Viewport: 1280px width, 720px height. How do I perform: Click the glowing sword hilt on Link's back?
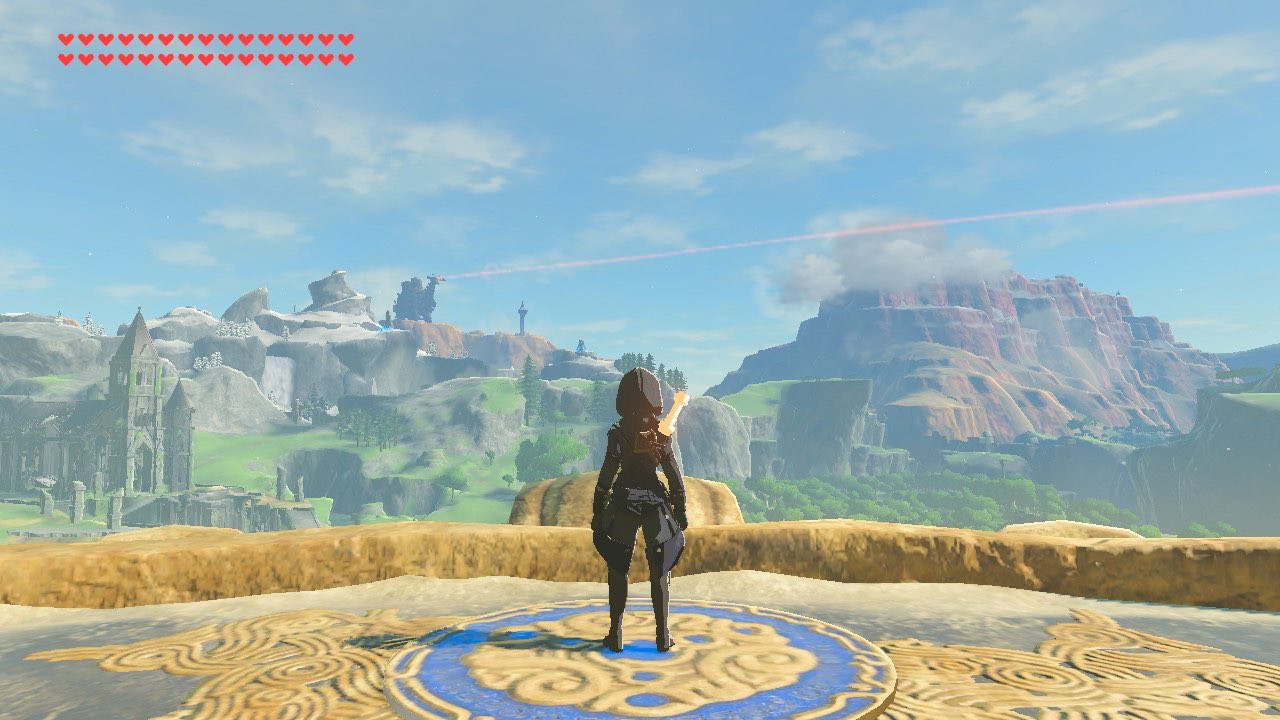click(672, 412)
